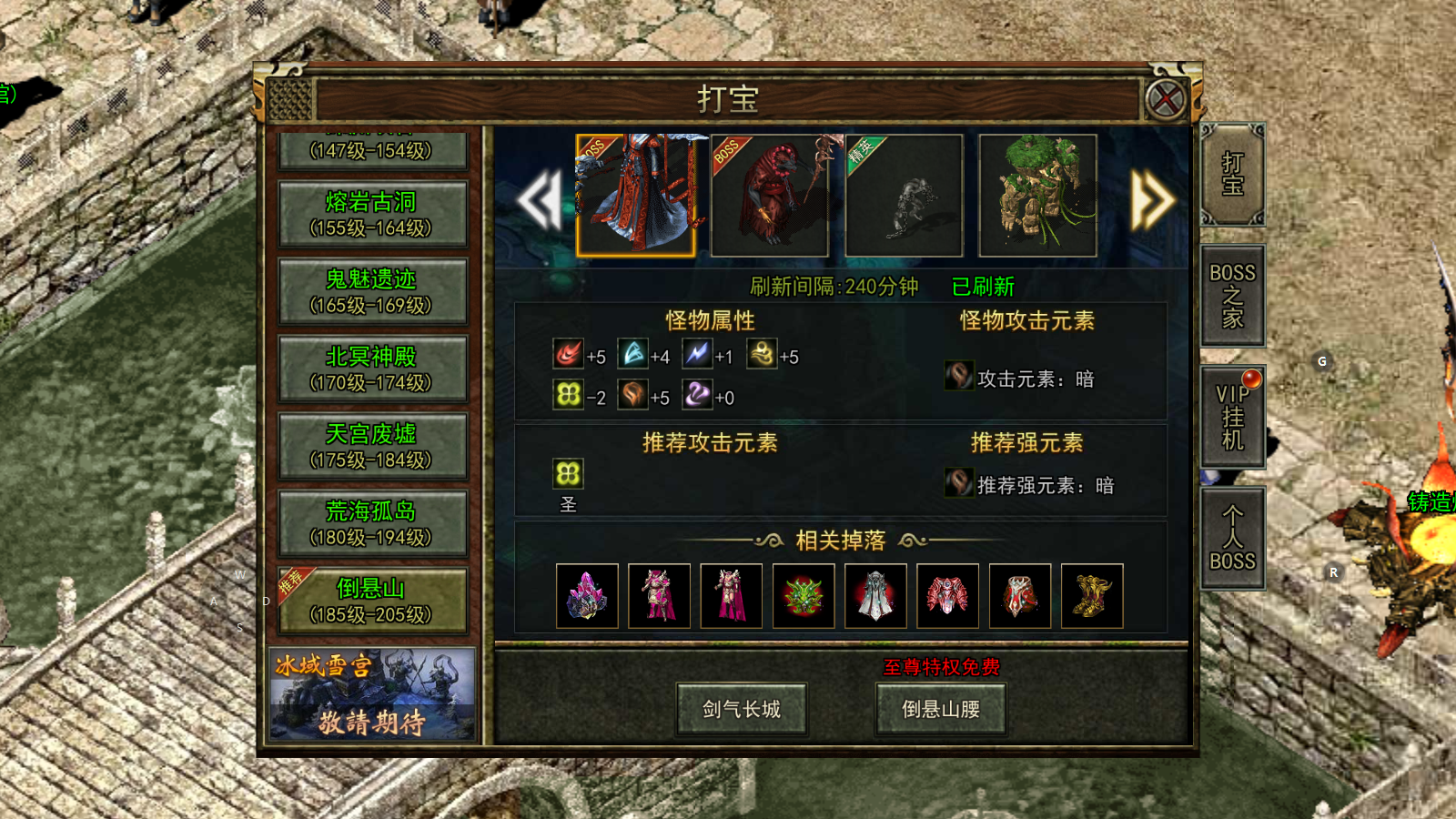
Task: Choose 鬼魅遗迹 from the dungeon list
Action: click(371, 291)
